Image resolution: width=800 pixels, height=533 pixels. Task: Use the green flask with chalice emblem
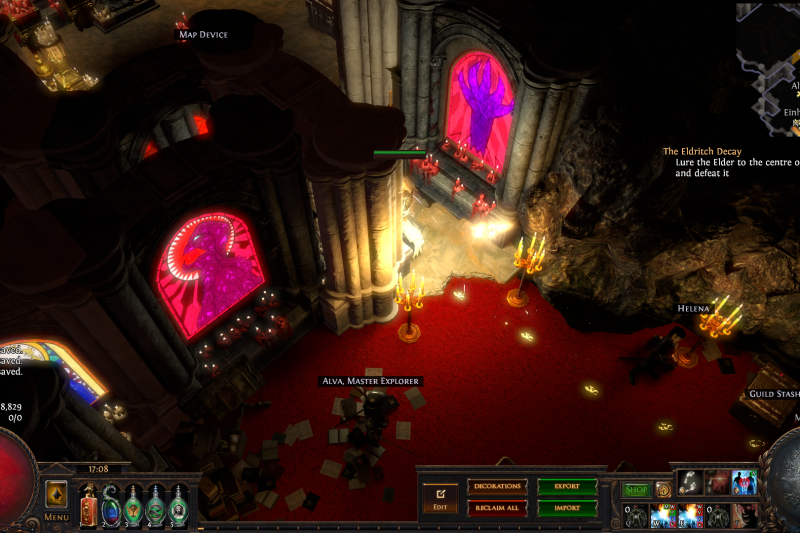[133, 503]
